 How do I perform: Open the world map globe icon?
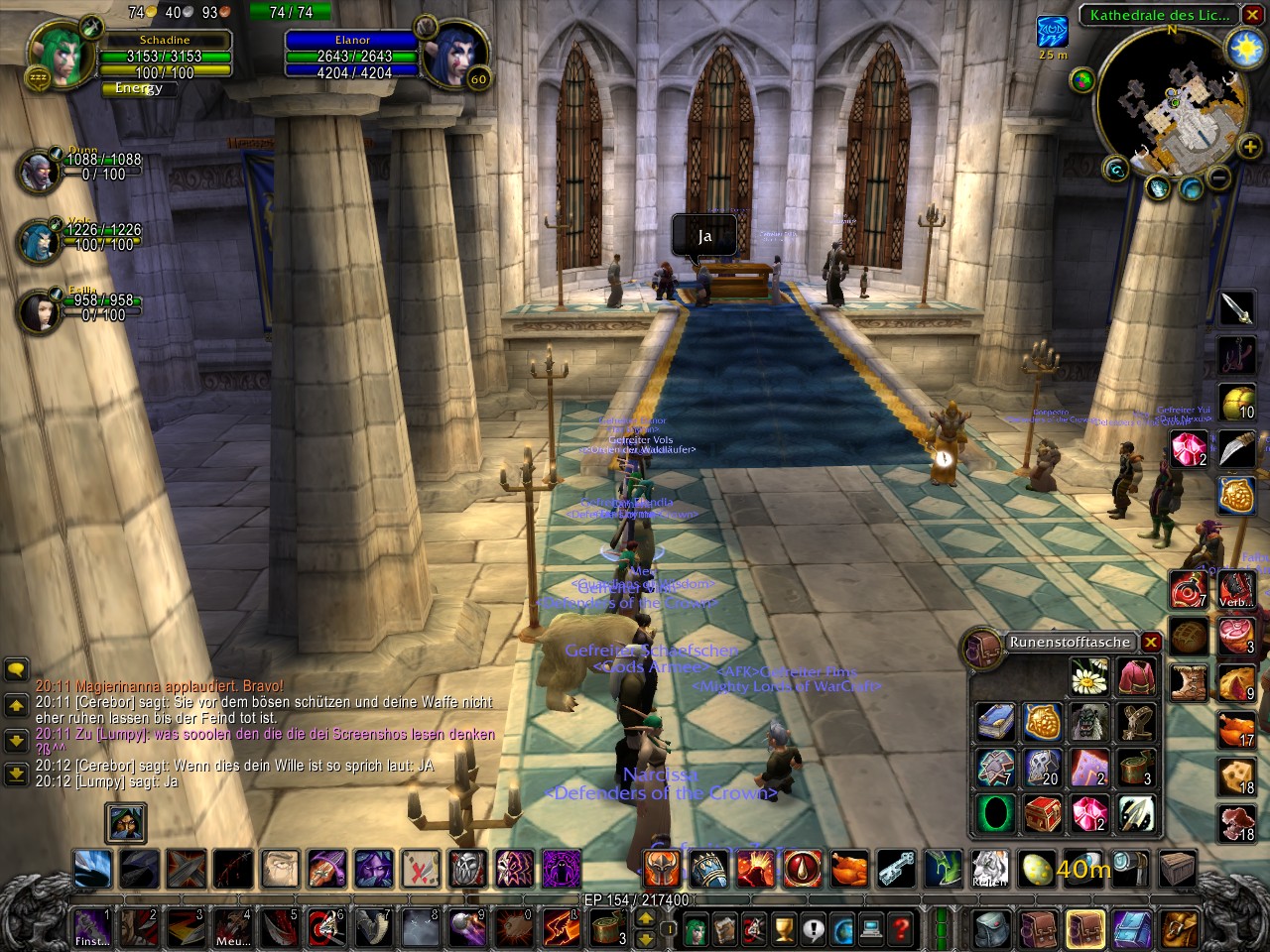click(x=842, y=927)
